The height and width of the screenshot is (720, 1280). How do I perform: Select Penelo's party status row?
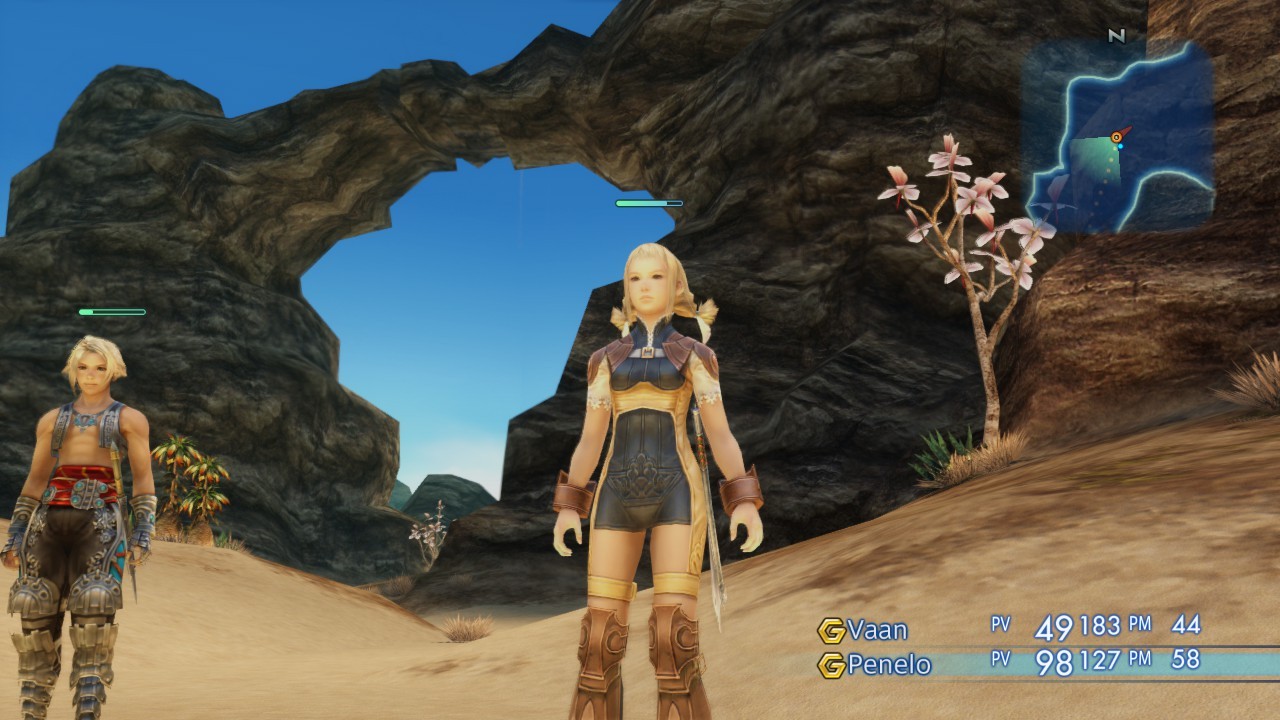1010,664
